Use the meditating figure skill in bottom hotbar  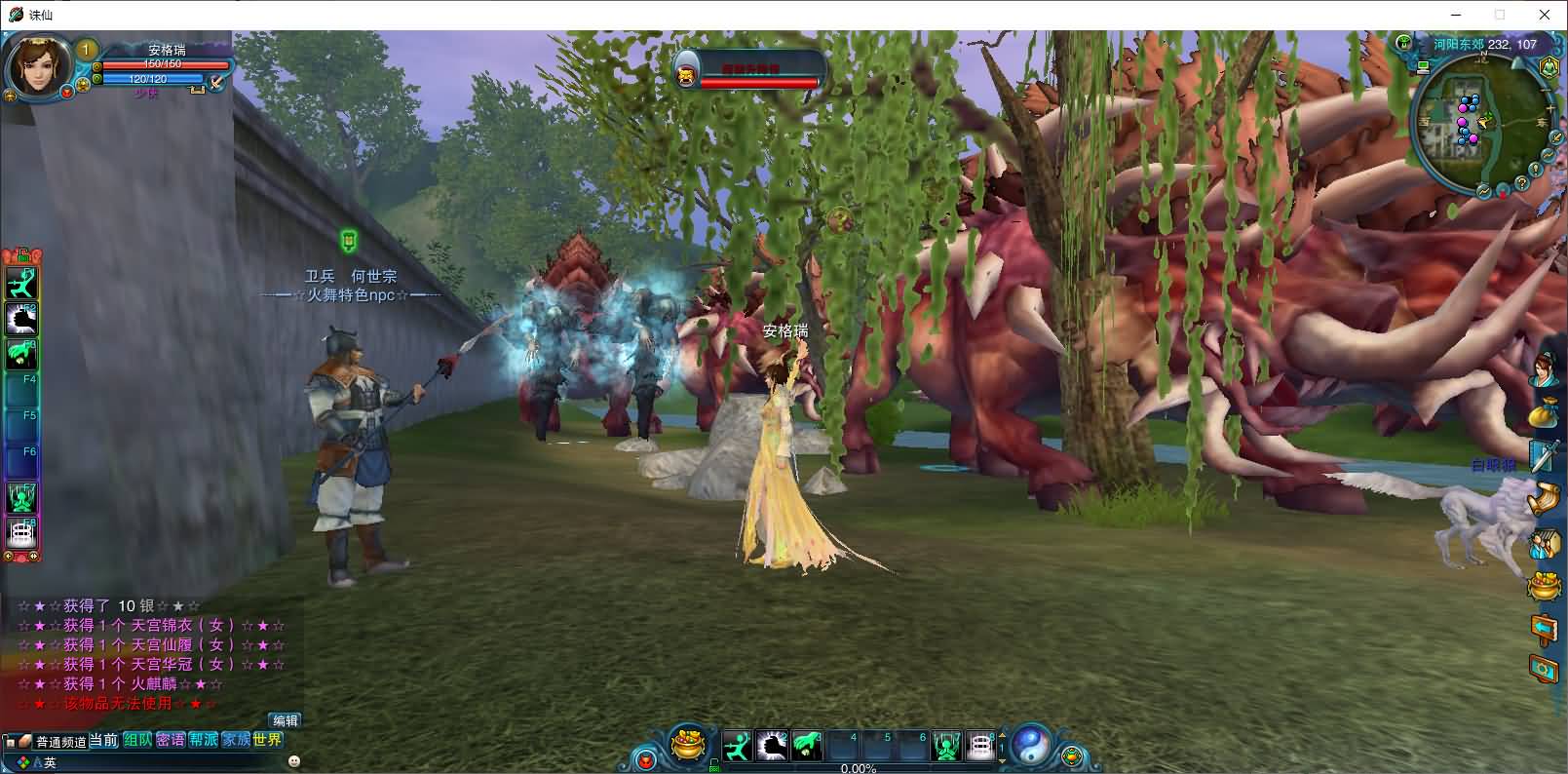(x=946, y=747)
